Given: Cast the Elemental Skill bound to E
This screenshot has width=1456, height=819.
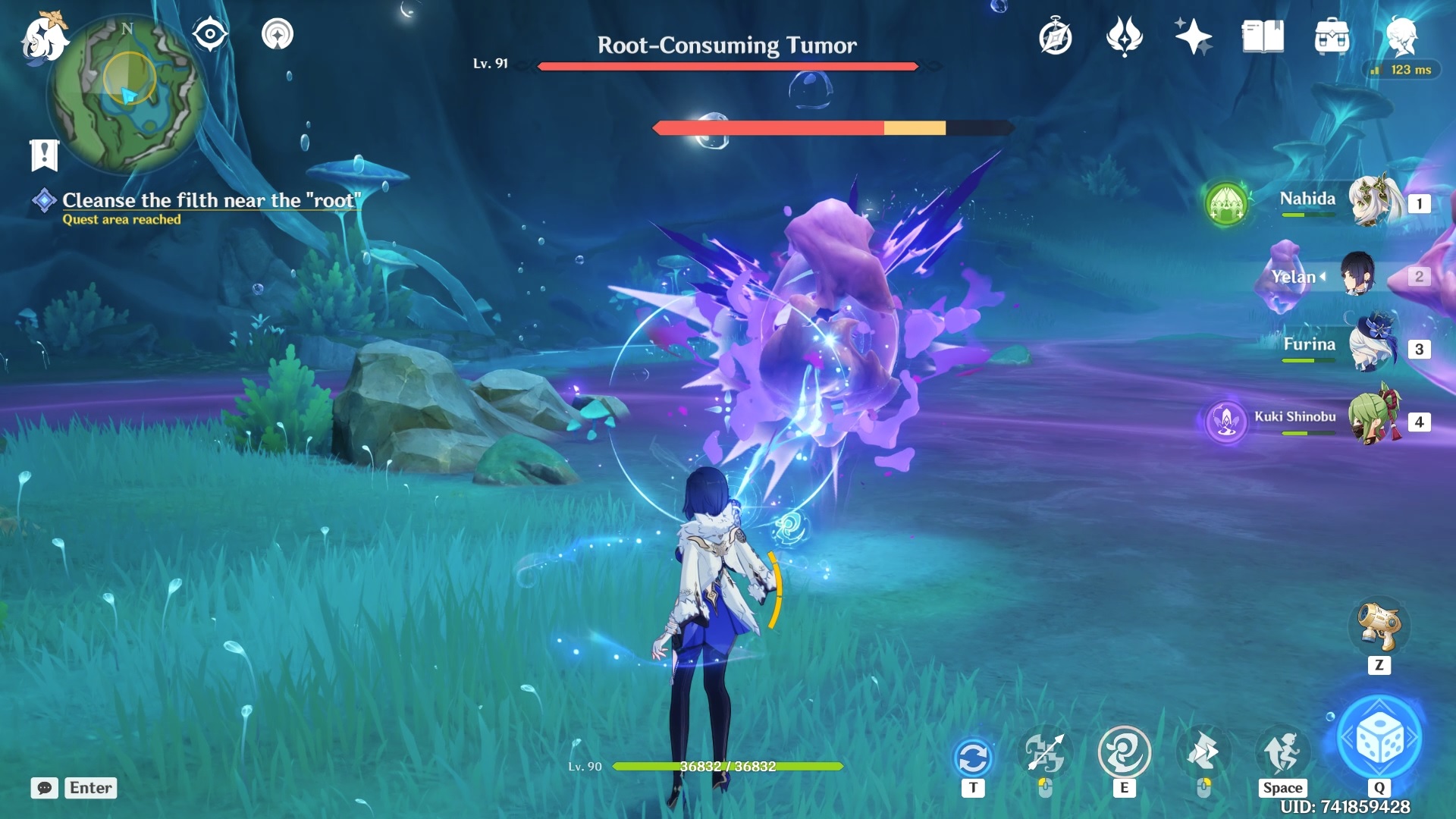Looking at the screenshot, I should [1125, 755].
